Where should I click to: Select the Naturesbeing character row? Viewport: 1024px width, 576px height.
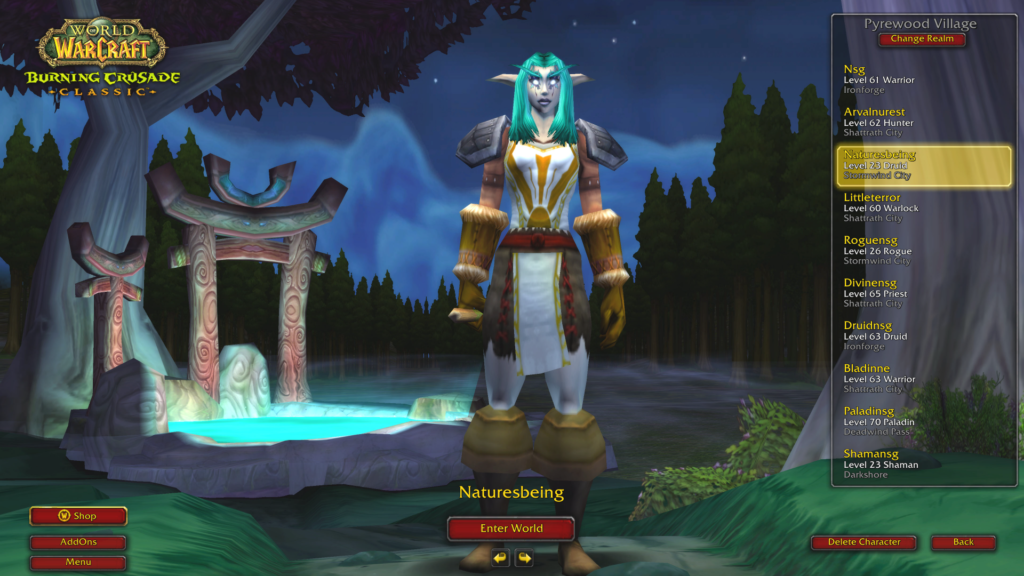click(x=923, y=165)
